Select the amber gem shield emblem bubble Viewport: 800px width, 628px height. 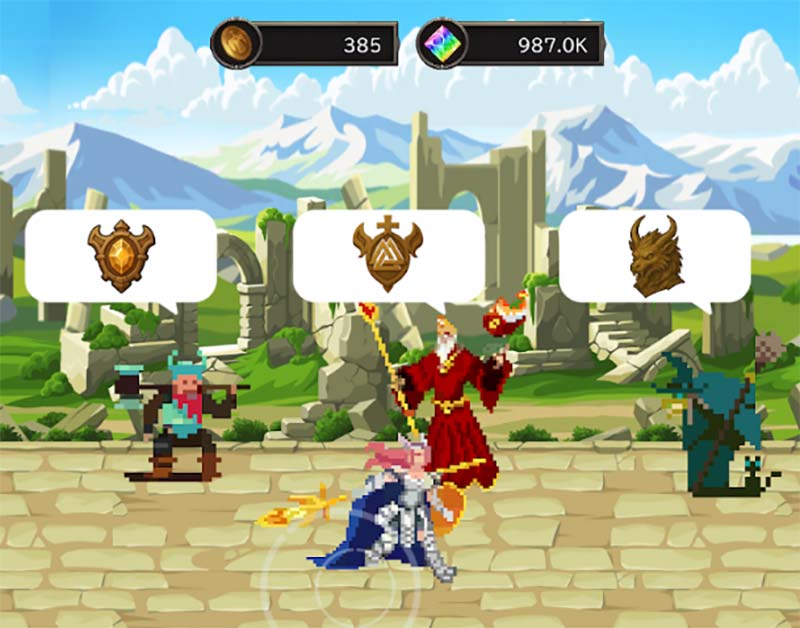coord(121,256)
